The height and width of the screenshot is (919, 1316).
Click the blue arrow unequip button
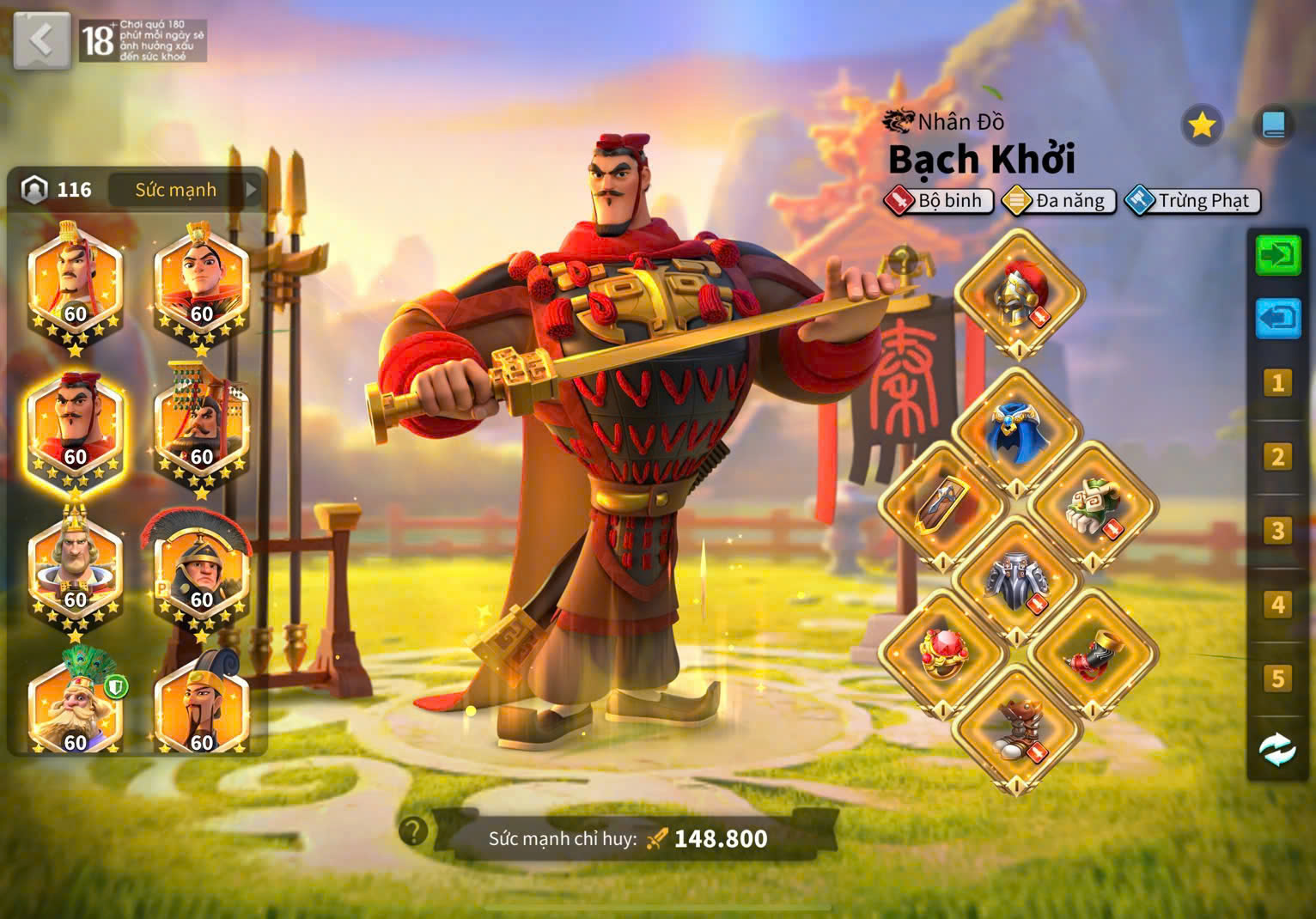(1277, 319)
